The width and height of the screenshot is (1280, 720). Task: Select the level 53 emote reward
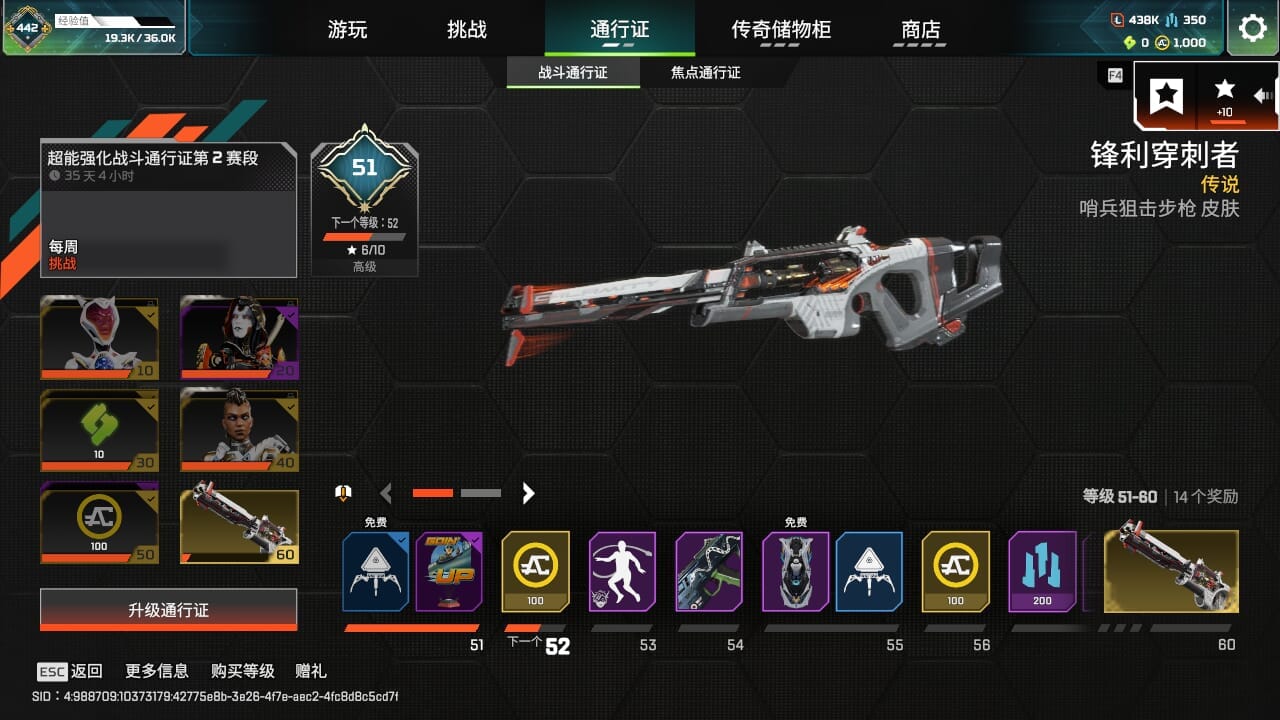point(622,571)
